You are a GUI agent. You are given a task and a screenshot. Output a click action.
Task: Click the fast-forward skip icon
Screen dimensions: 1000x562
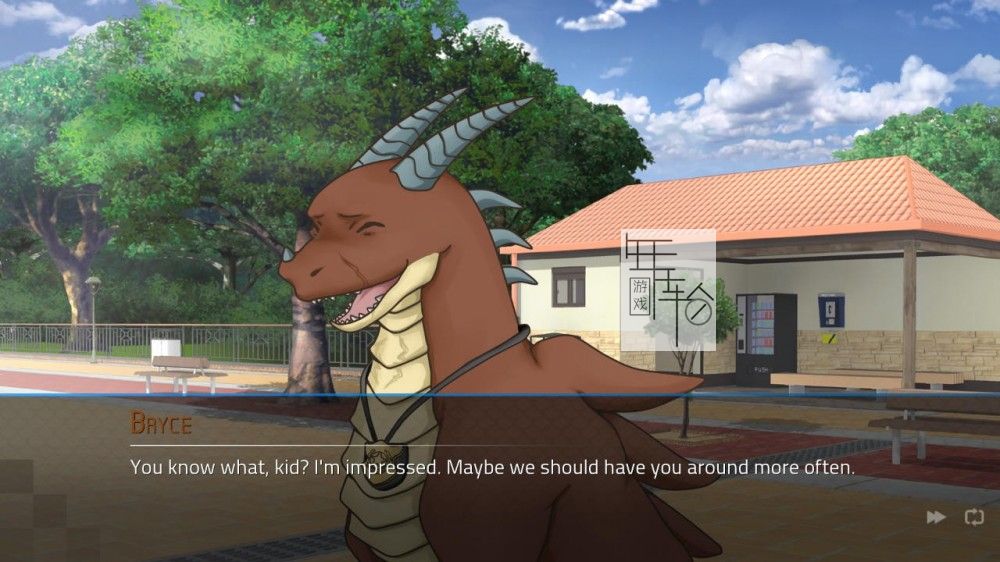936,517
